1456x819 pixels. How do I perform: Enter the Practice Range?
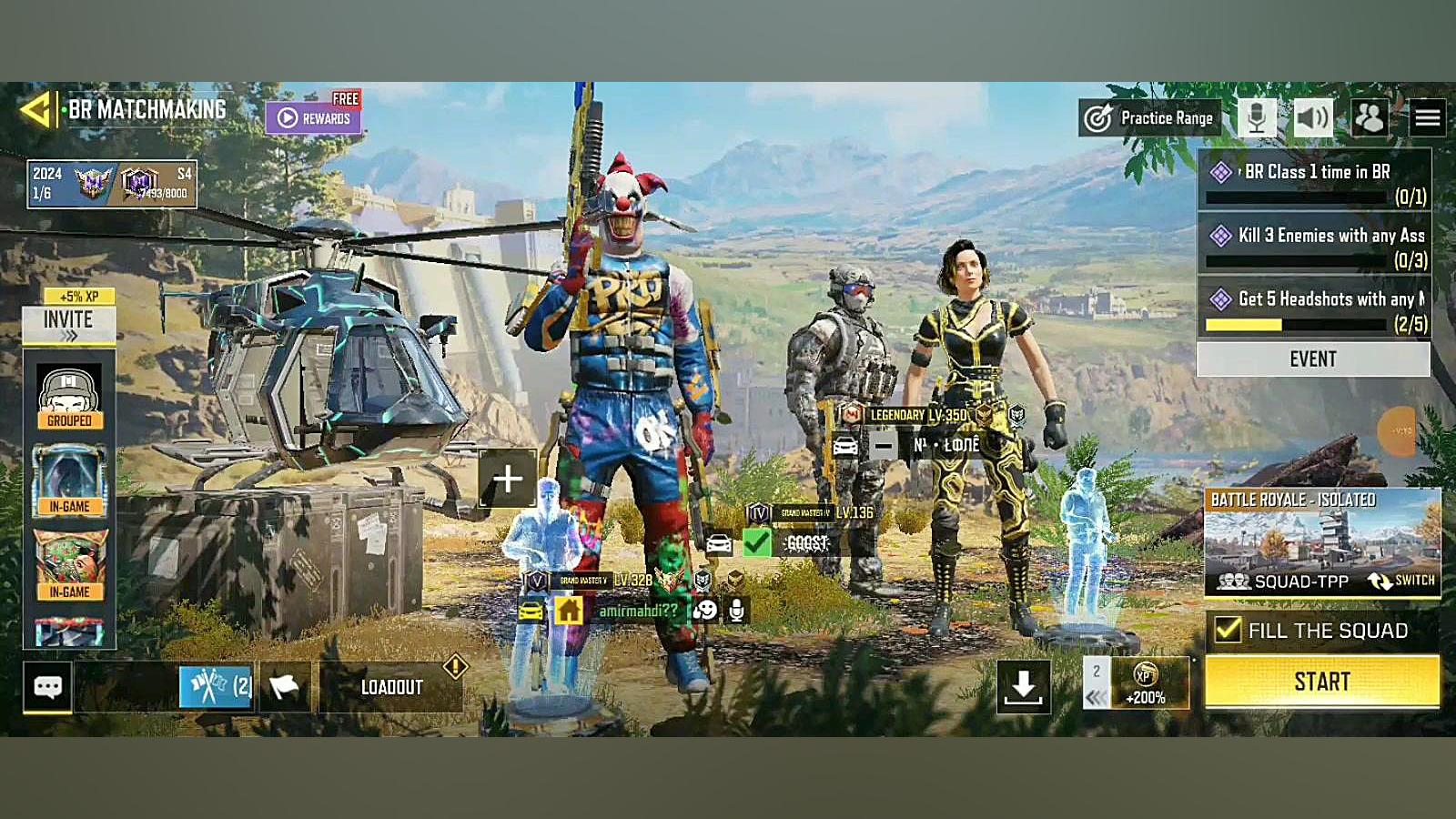click(x=1150, y=118)
